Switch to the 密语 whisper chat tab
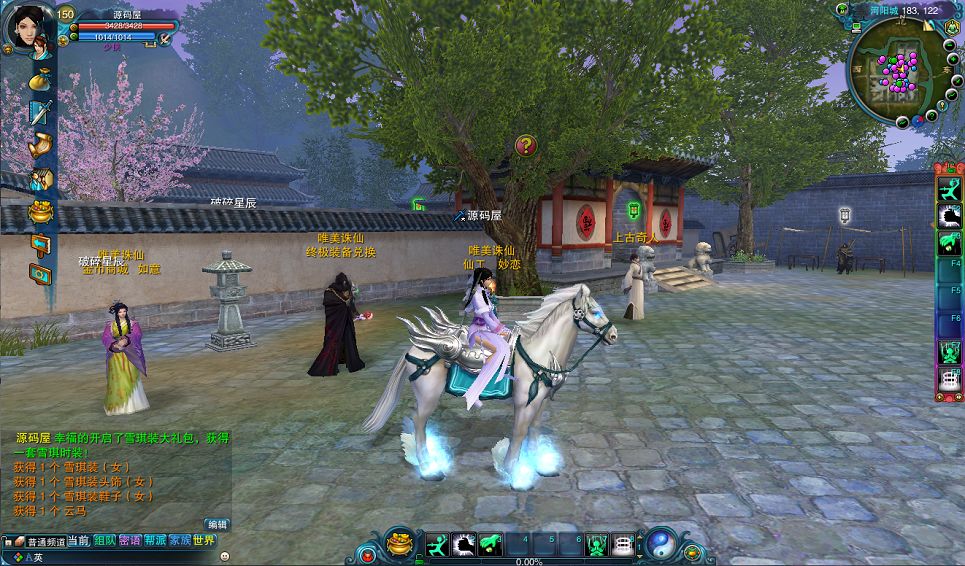Image resolution: width=965 pixels, height=566 pixels. pyautogui.click(x=130, y=541)
